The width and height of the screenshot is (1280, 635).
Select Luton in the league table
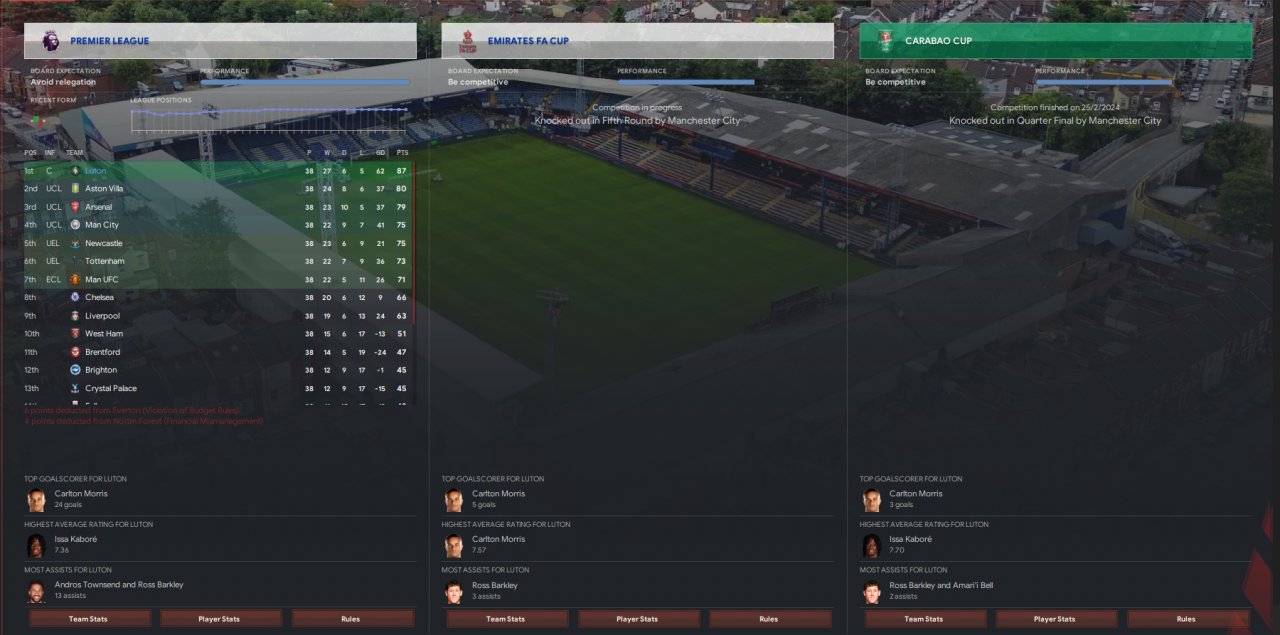click(x=96, y=171)
